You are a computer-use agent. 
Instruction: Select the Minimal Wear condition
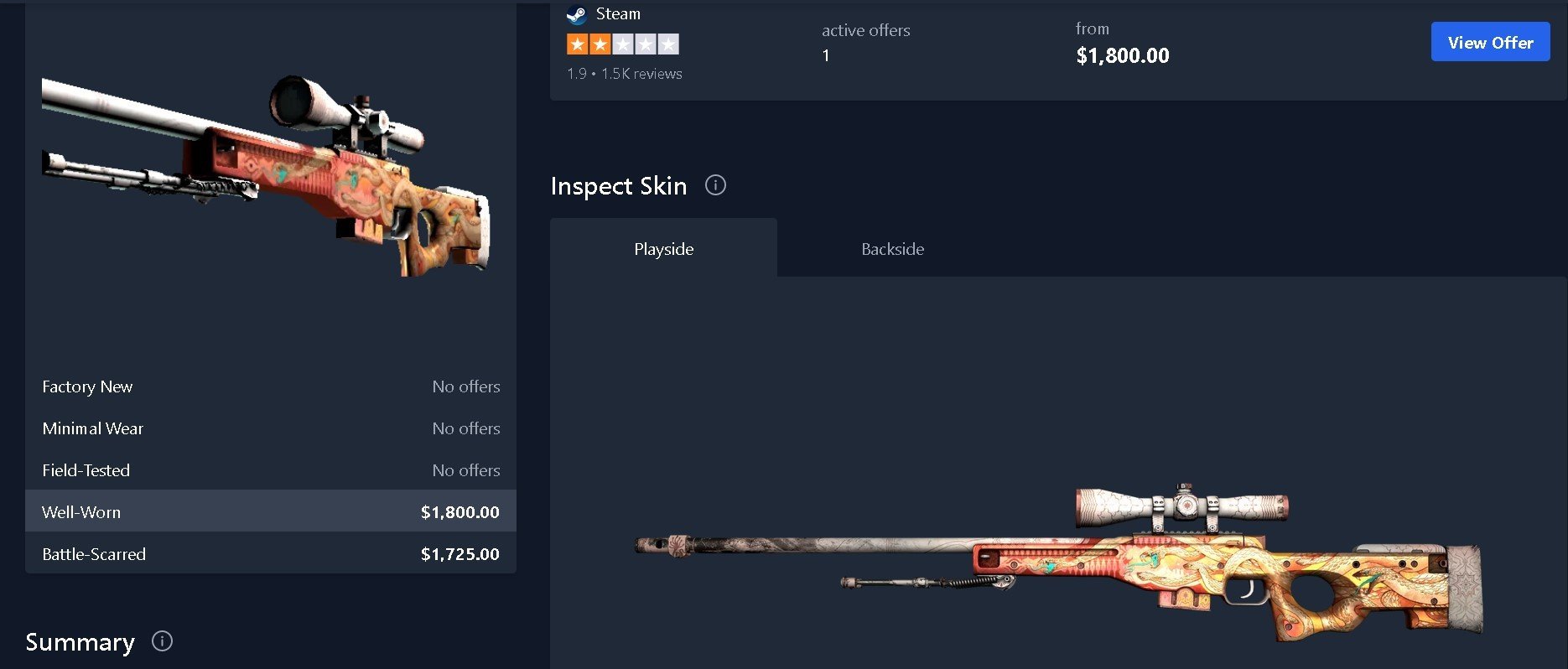click(270, 428)
